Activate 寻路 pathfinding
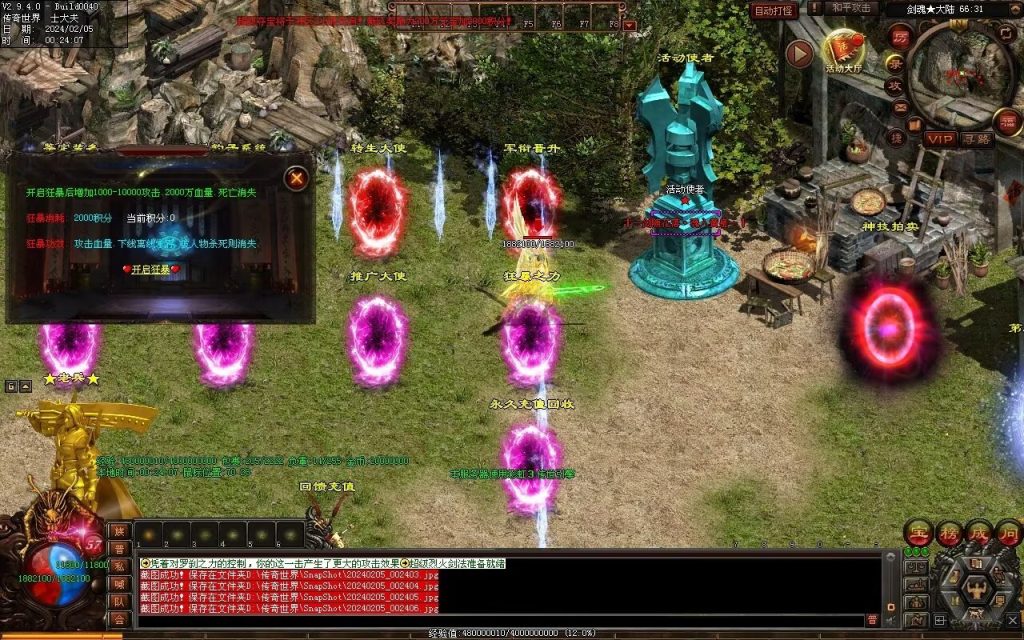Image resolution: width=1024 pixels, height=640 pixels. pos(976,139)
